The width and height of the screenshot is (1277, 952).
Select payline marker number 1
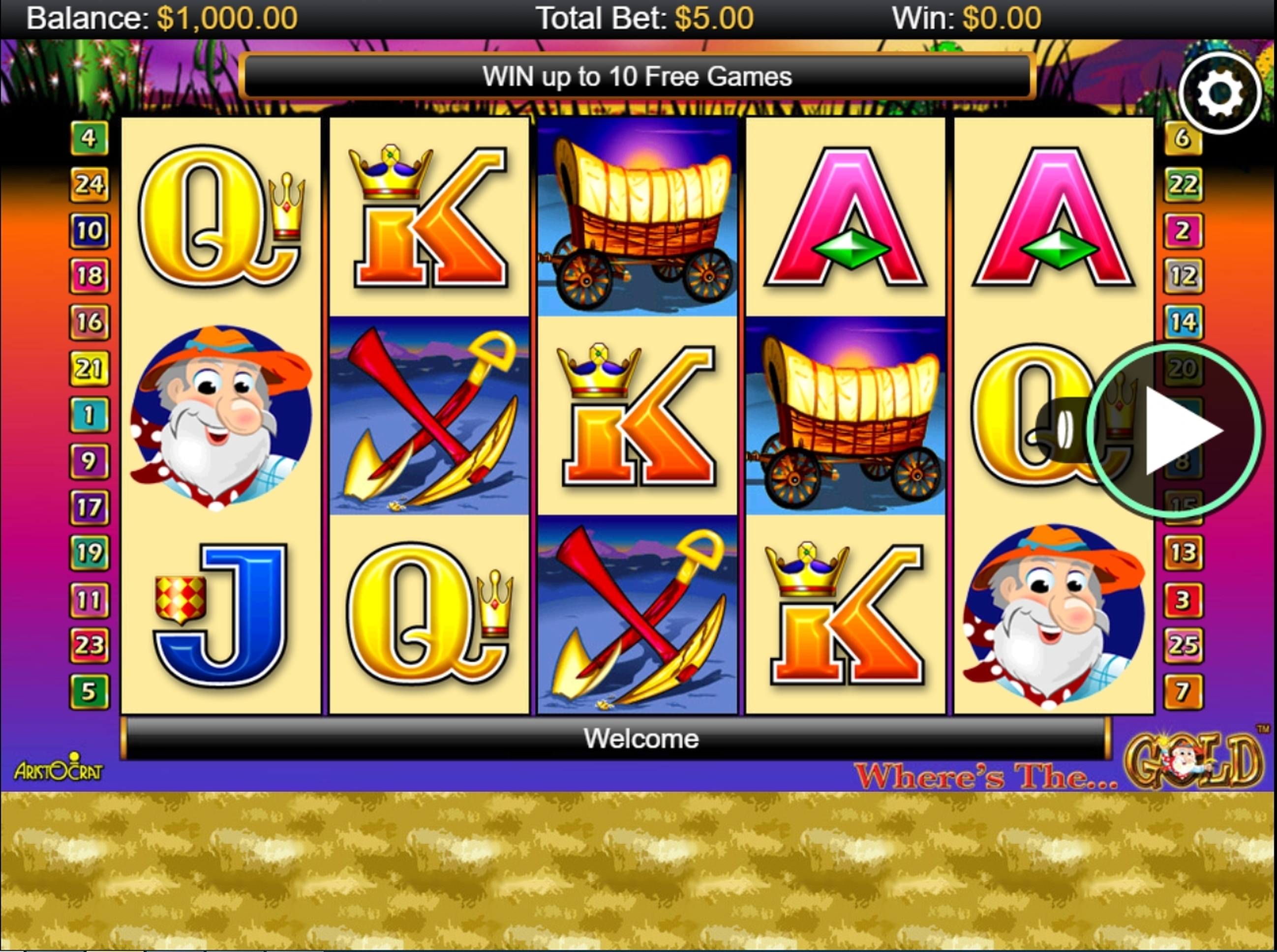pos(89,415)
